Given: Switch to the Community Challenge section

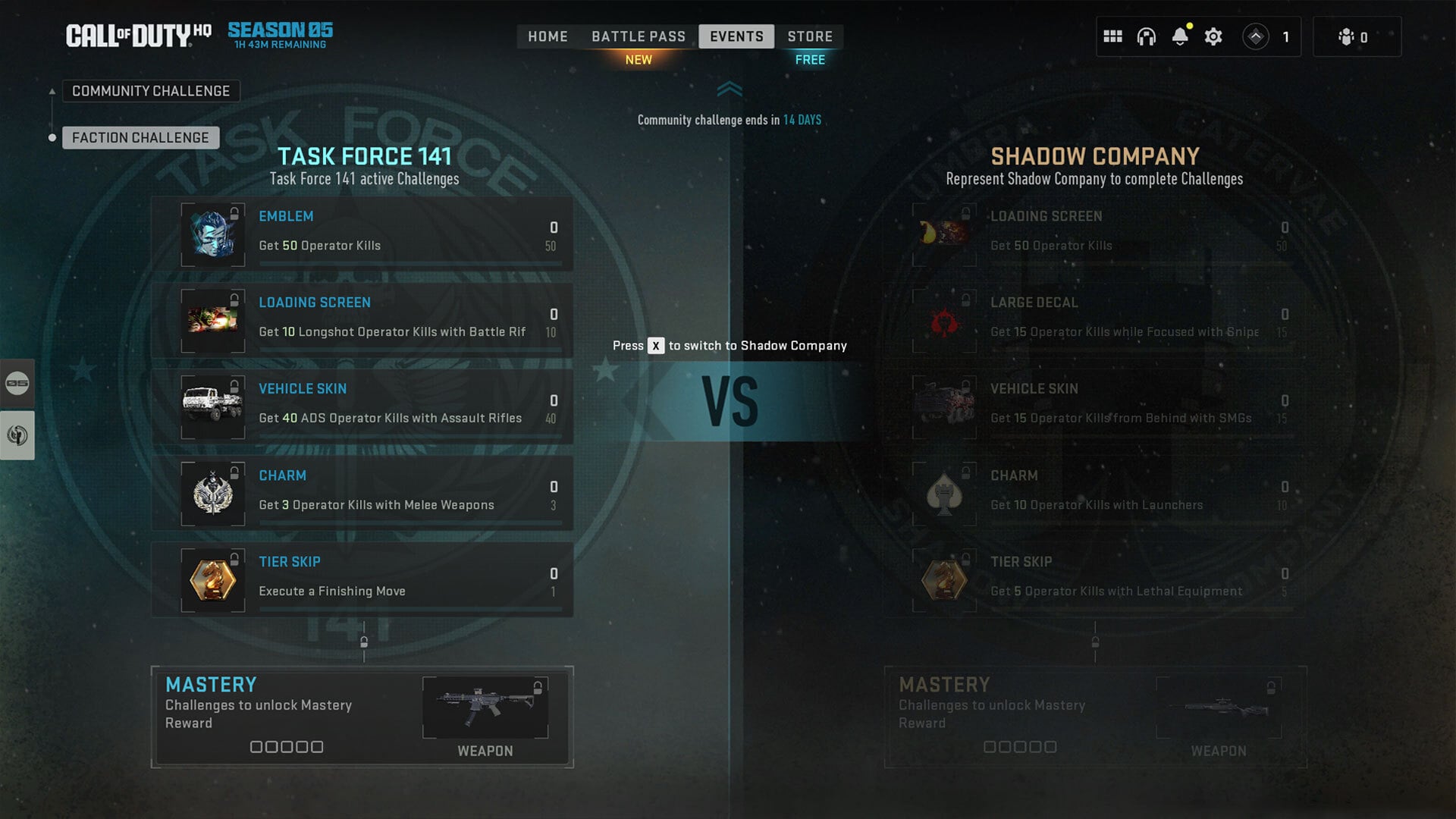Looking at the screenshot, I should tap(150, 90).
